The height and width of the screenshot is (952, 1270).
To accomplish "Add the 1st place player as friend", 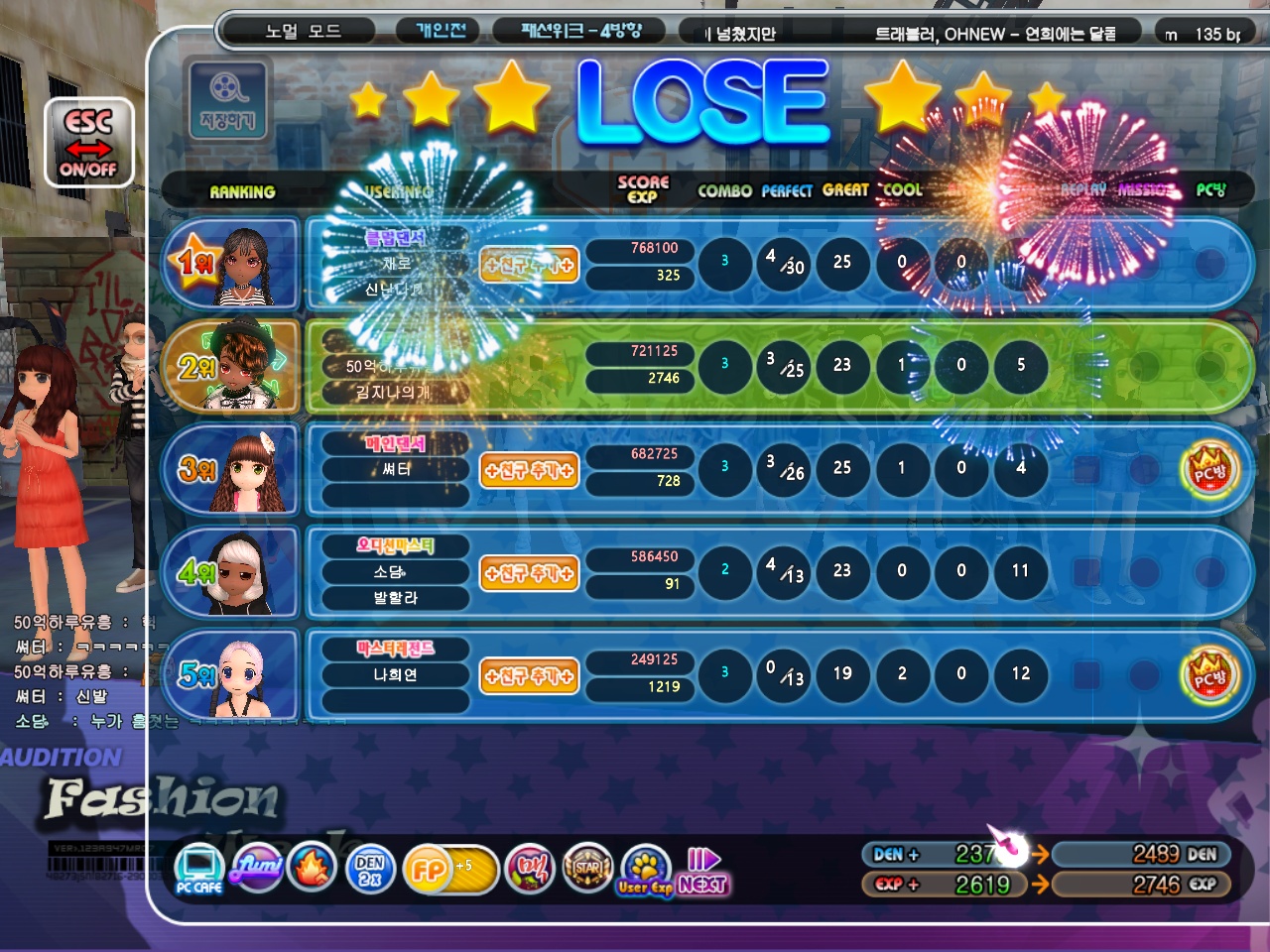I will (529, 265).
